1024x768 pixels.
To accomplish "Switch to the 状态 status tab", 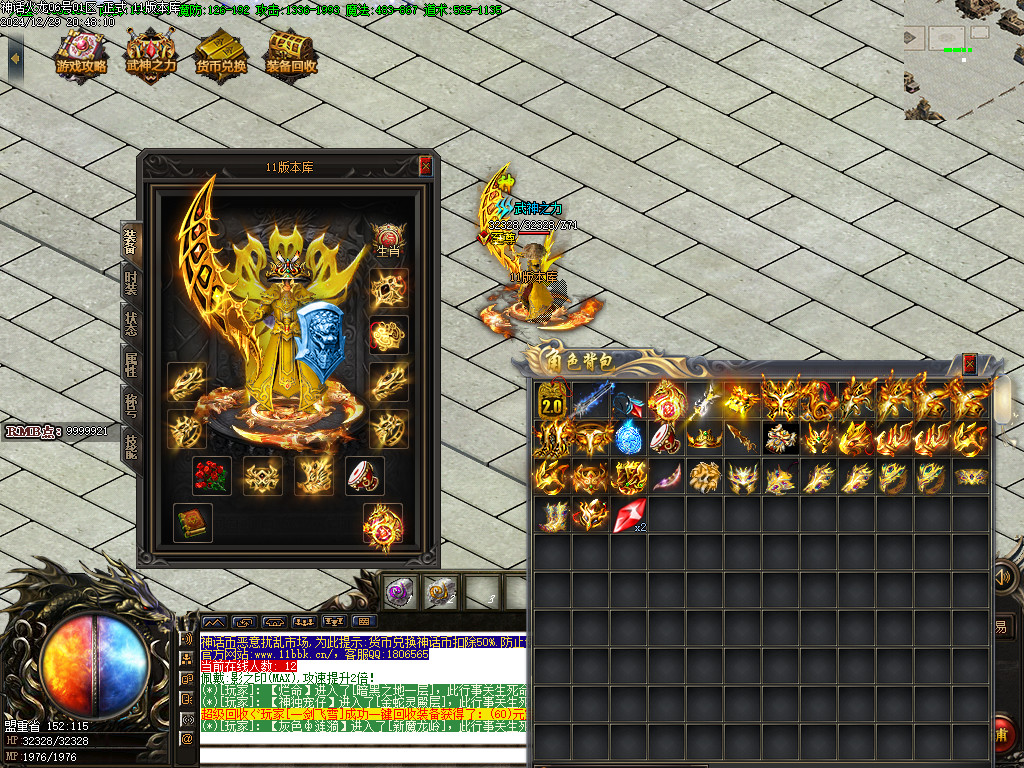I will 130,325.
